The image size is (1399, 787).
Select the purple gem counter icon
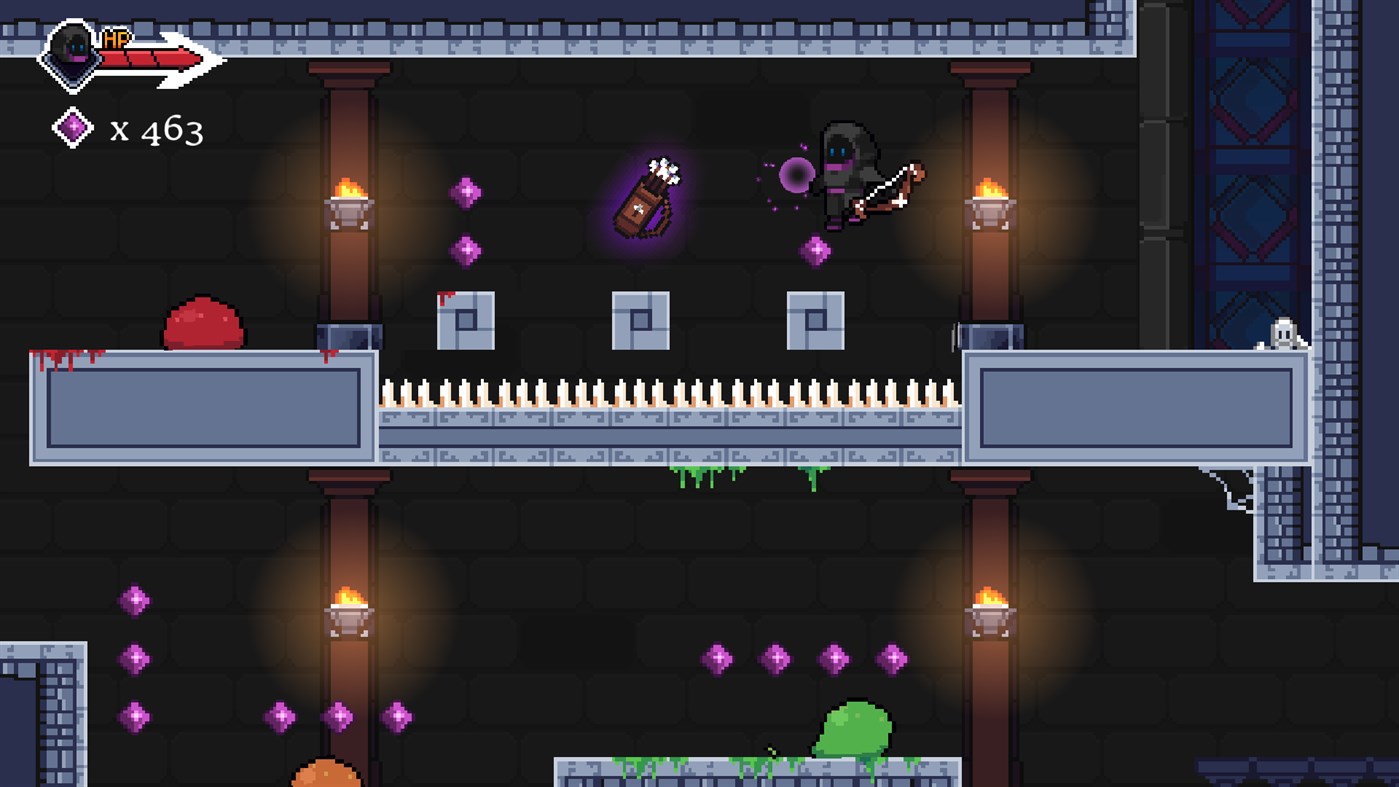pyautogui.click(x=71, y=127)
